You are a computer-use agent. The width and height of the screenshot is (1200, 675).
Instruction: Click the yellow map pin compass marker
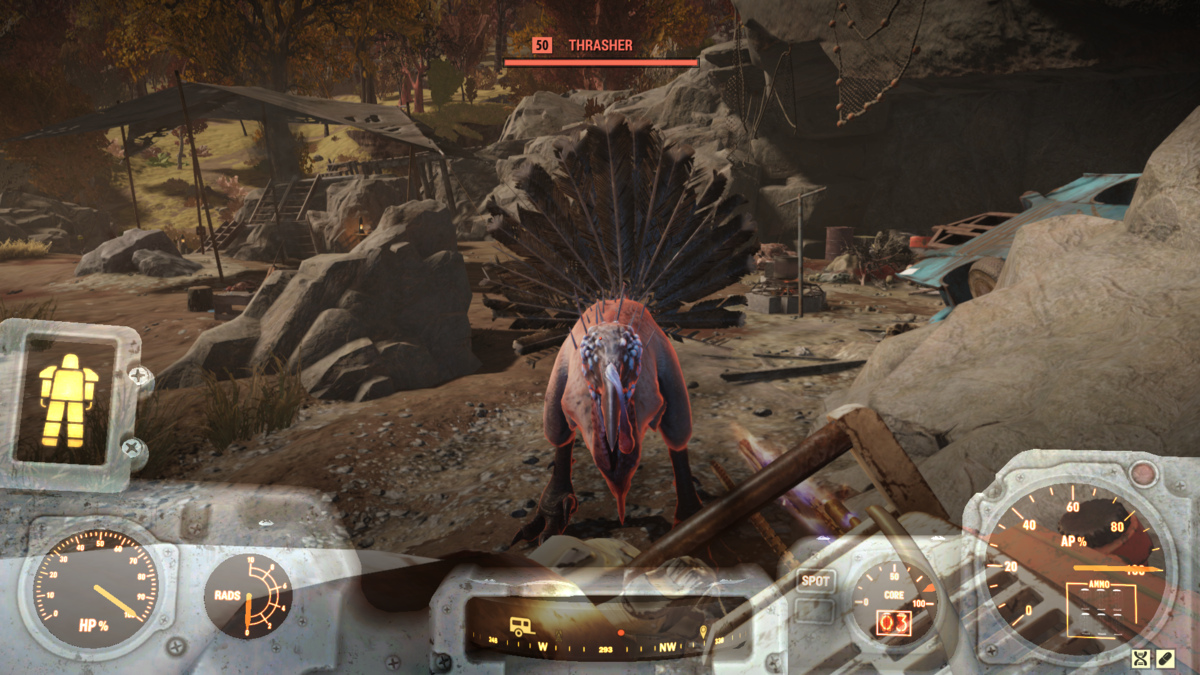point(703,630)
